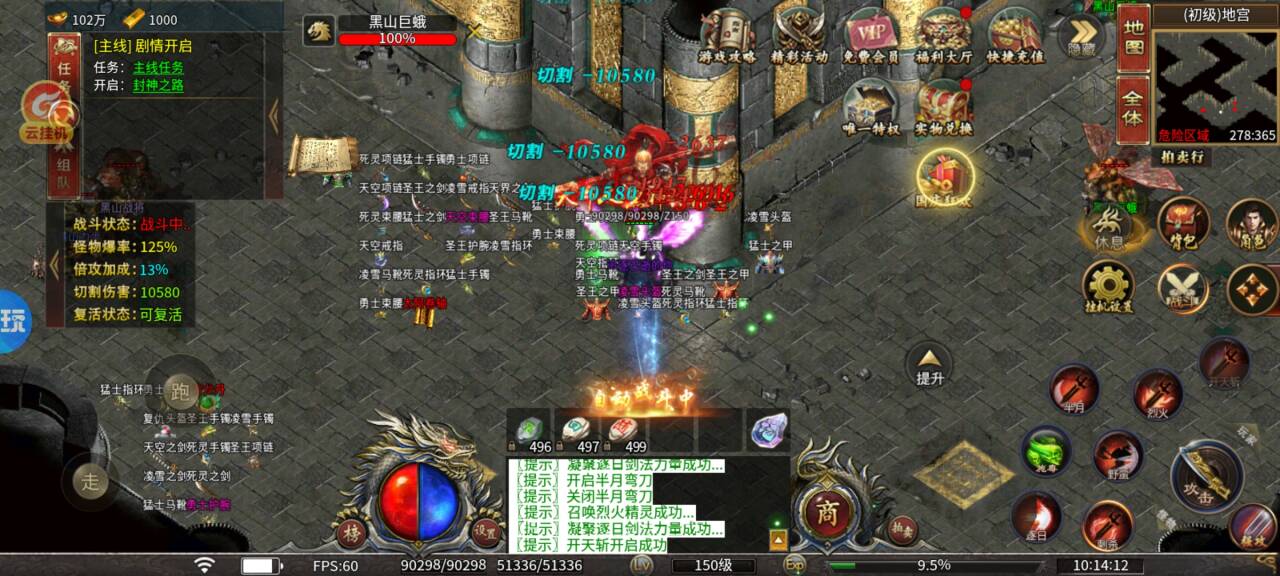Screen dimensions: 1280x576
Task: Select the 主线任务 quest link
Action: point(158,67)
